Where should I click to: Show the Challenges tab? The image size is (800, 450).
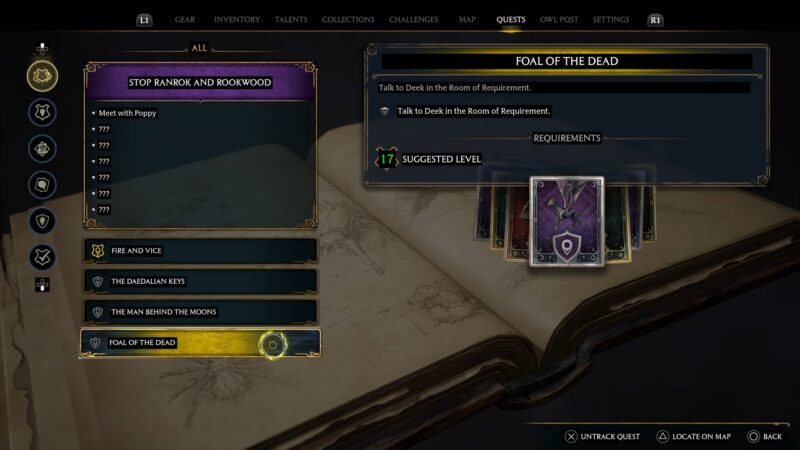click(414, 19)
